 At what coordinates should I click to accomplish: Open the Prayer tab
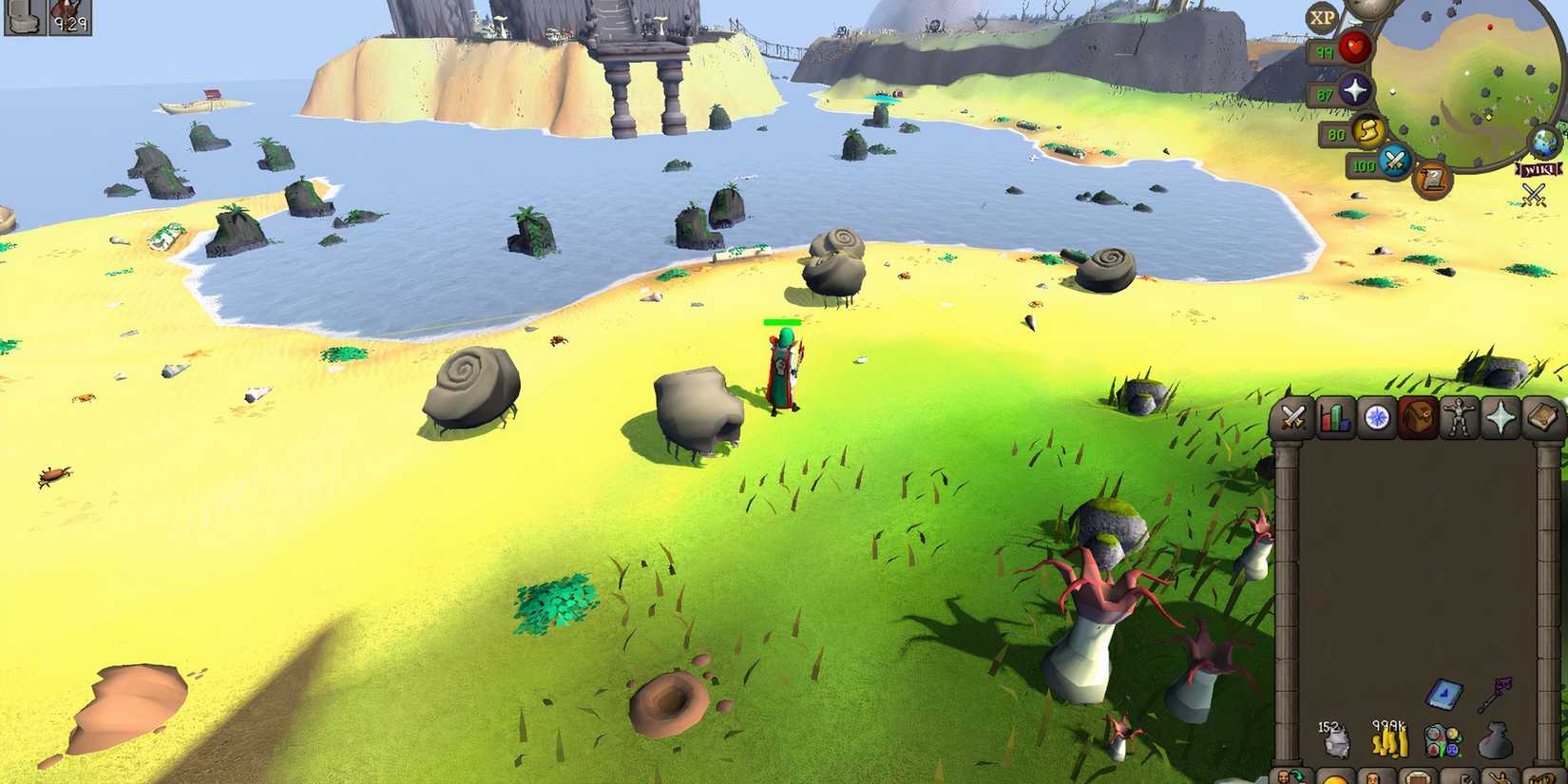(x=1502, y=416)
